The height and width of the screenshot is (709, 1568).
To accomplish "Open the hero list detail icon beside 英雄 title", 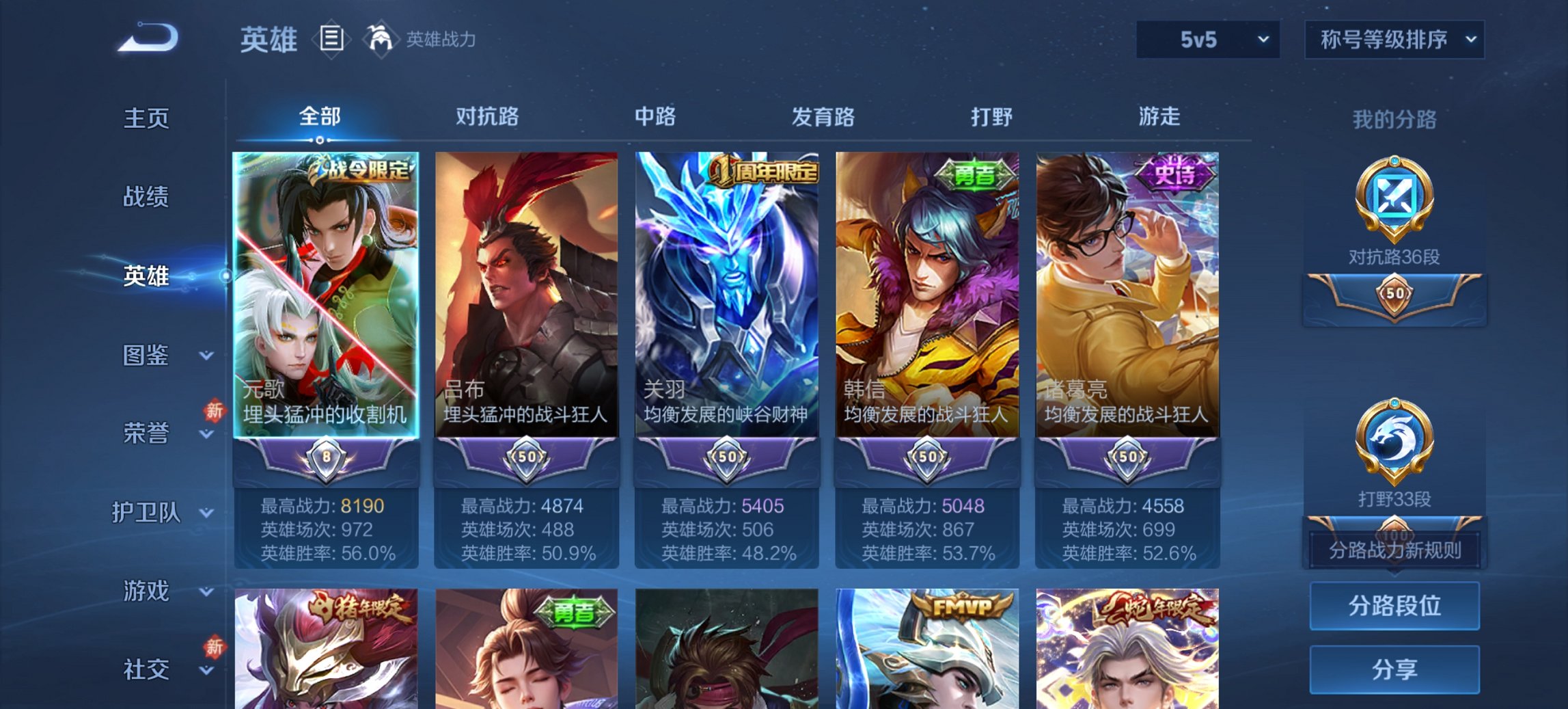I will [x=333, y=40].
